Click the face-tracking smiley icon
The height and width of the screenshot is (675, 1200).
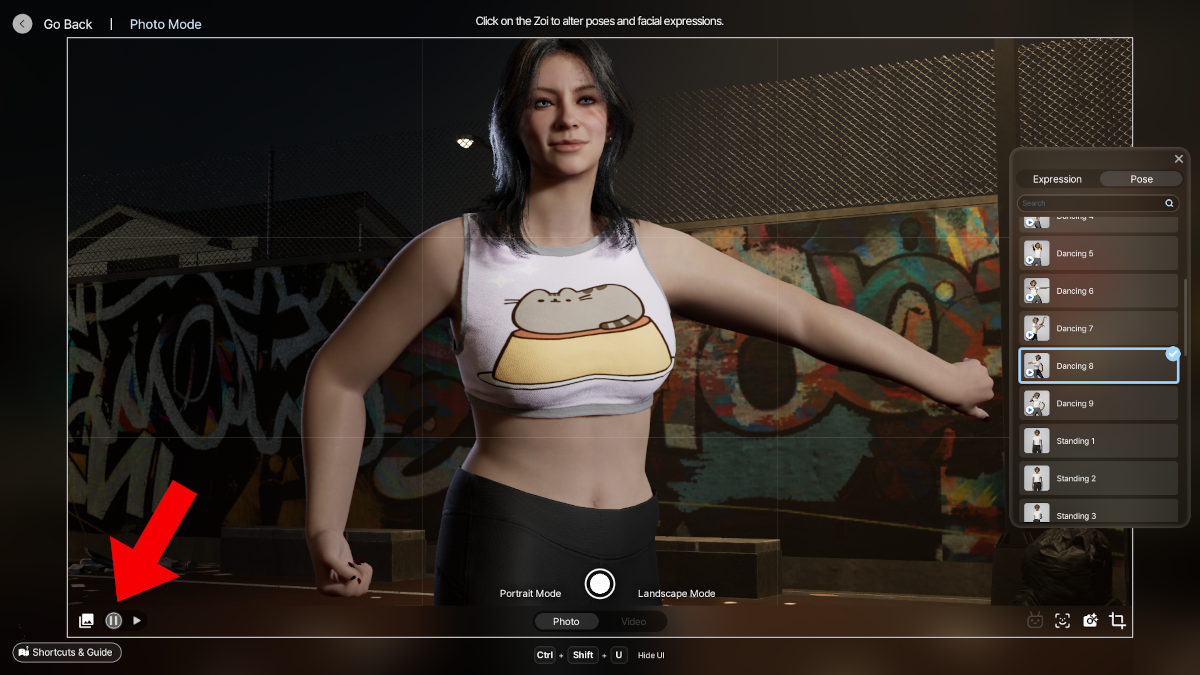1062,621
